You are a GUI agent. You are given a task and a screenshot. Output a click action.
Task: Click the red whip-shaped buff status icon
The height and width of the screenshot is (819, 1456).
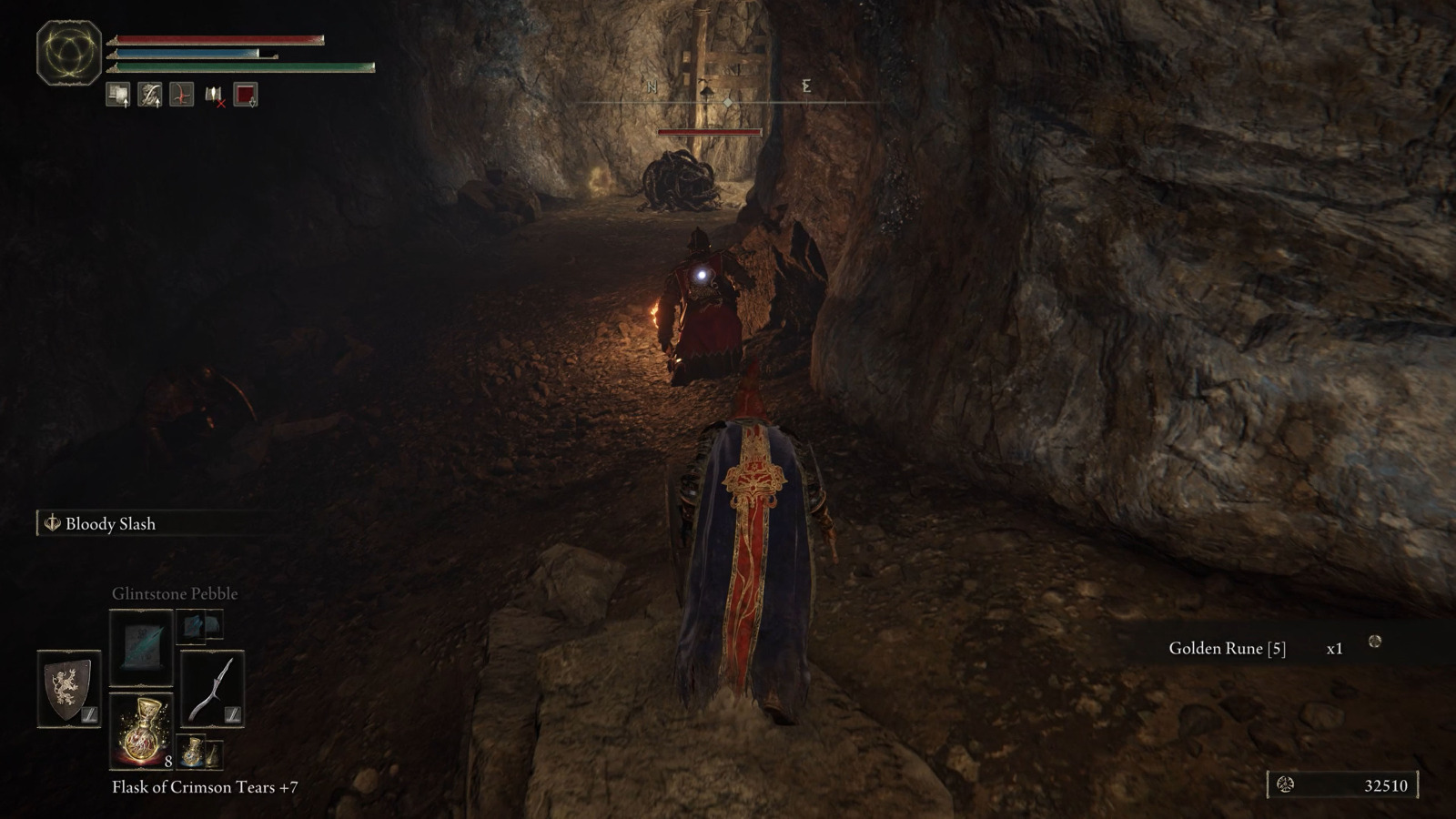pos(182,94)
